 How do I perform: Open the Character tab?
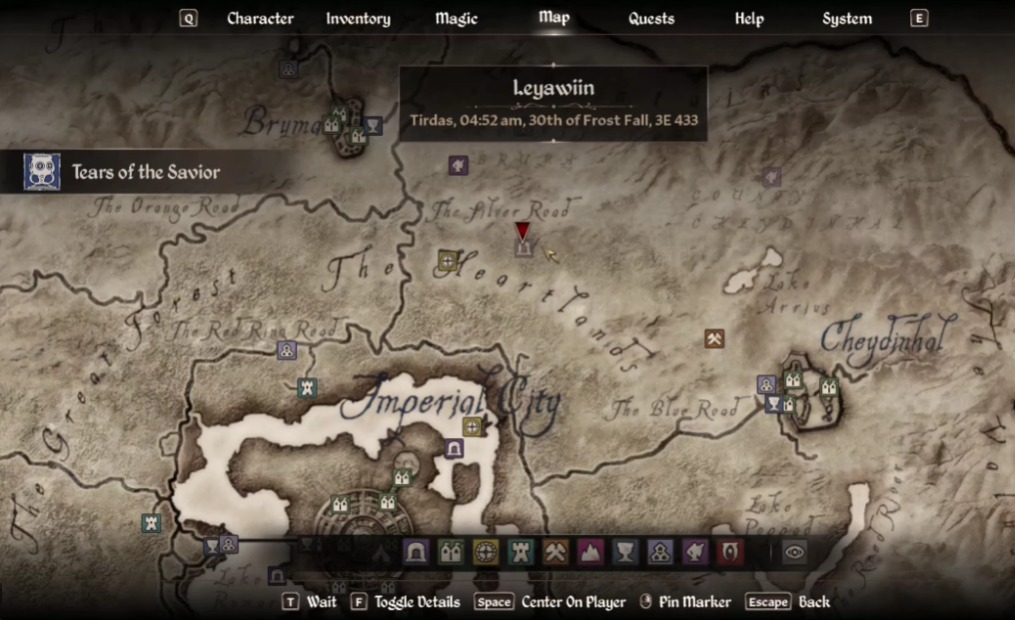pos(260,18)
